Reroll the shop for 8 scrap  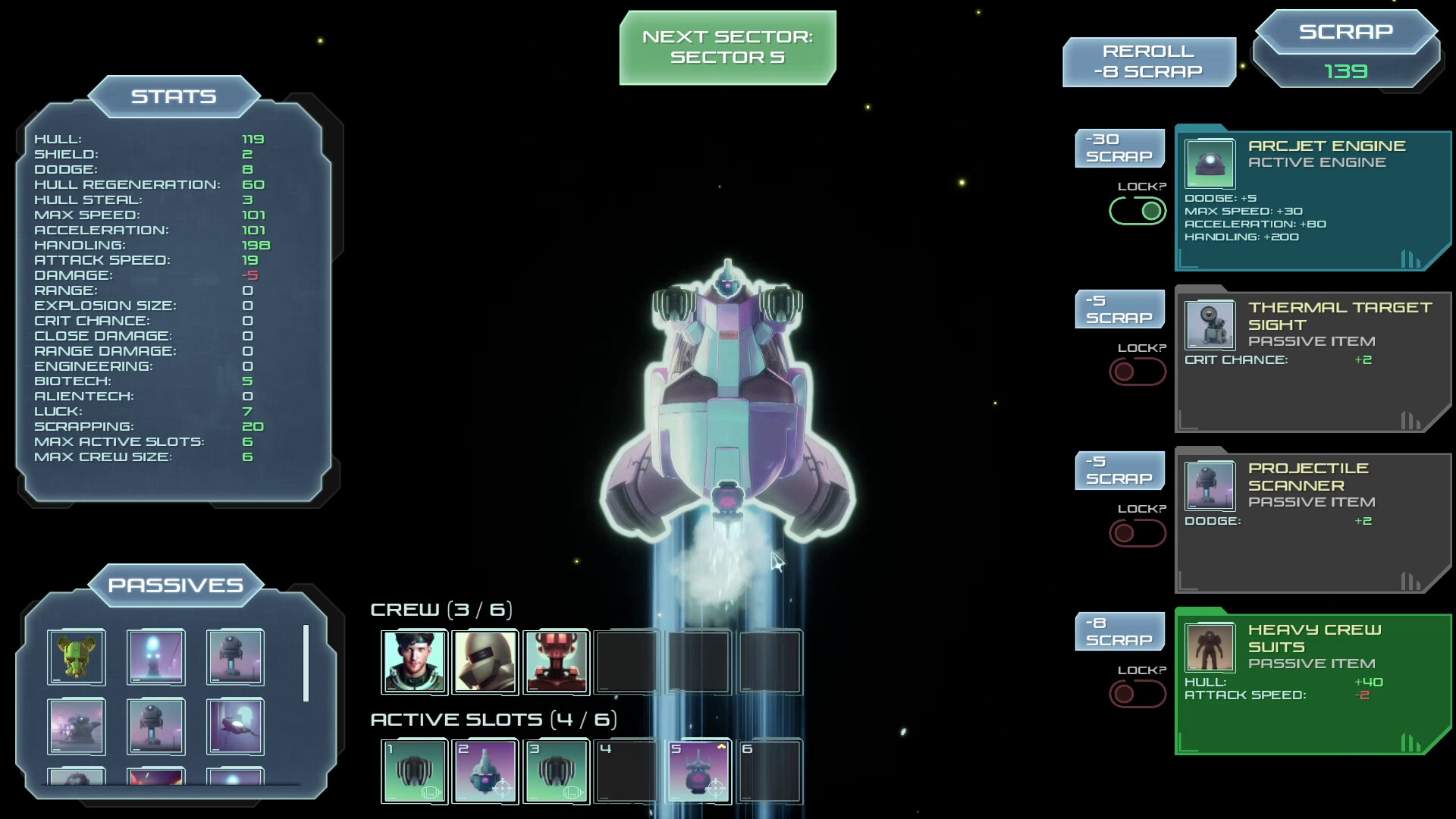tap(1148, 62)
